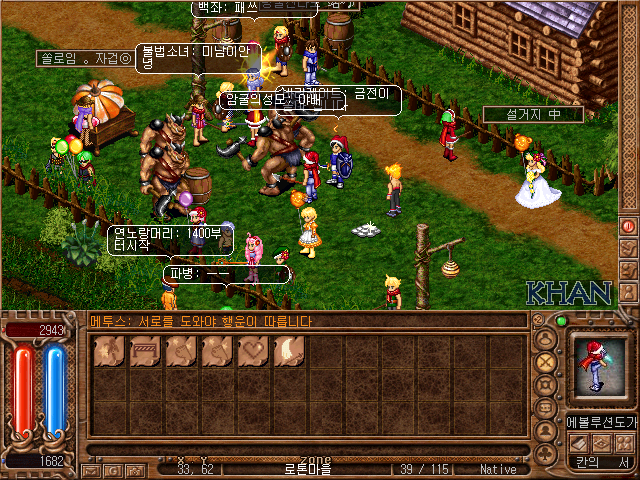
Task: Select the crossed swords round button
Action: pyautogui.click(x=546, y=361)
